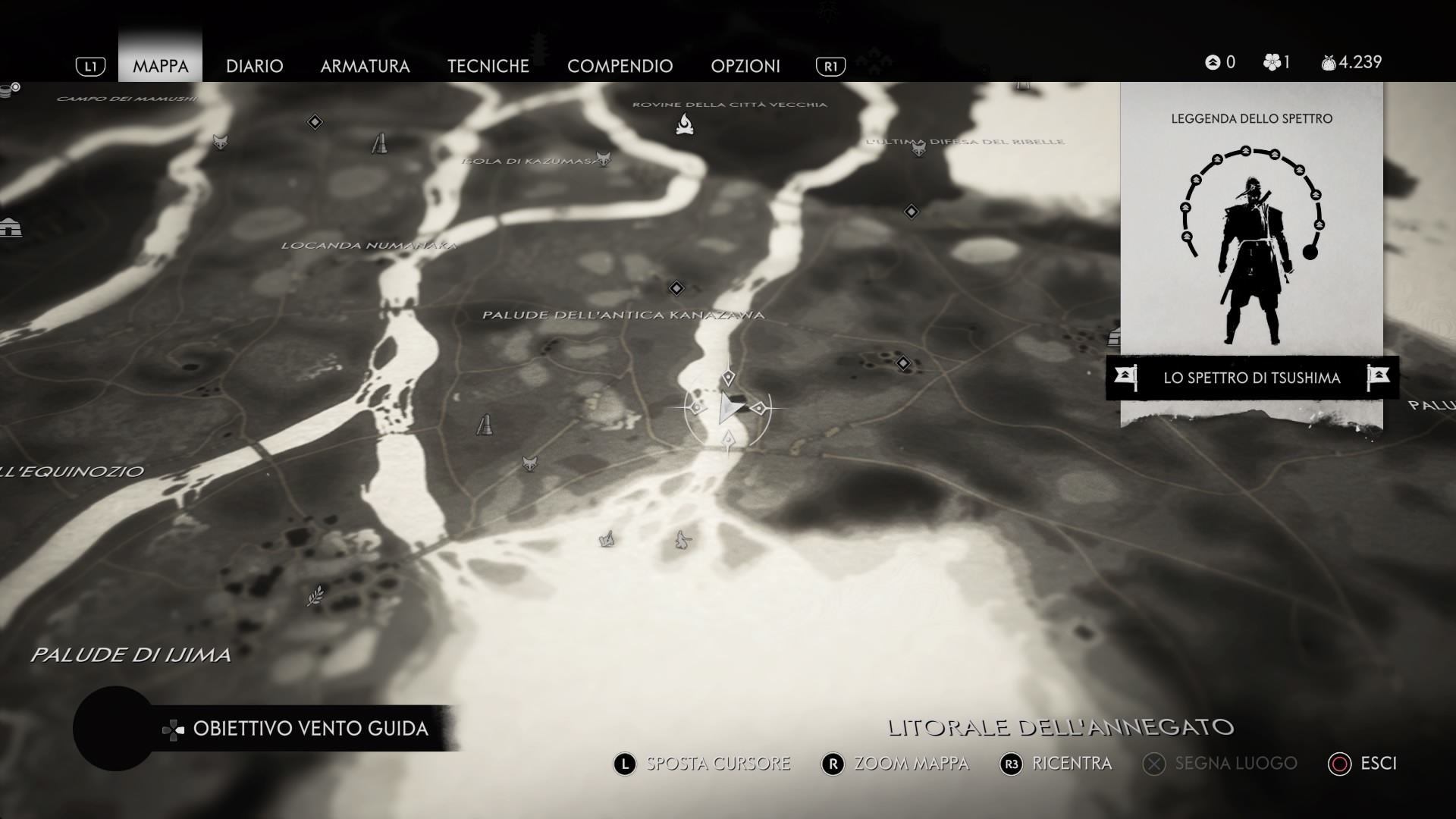
Task: Go to the Opzioni tab
Action: pos(745,66)
